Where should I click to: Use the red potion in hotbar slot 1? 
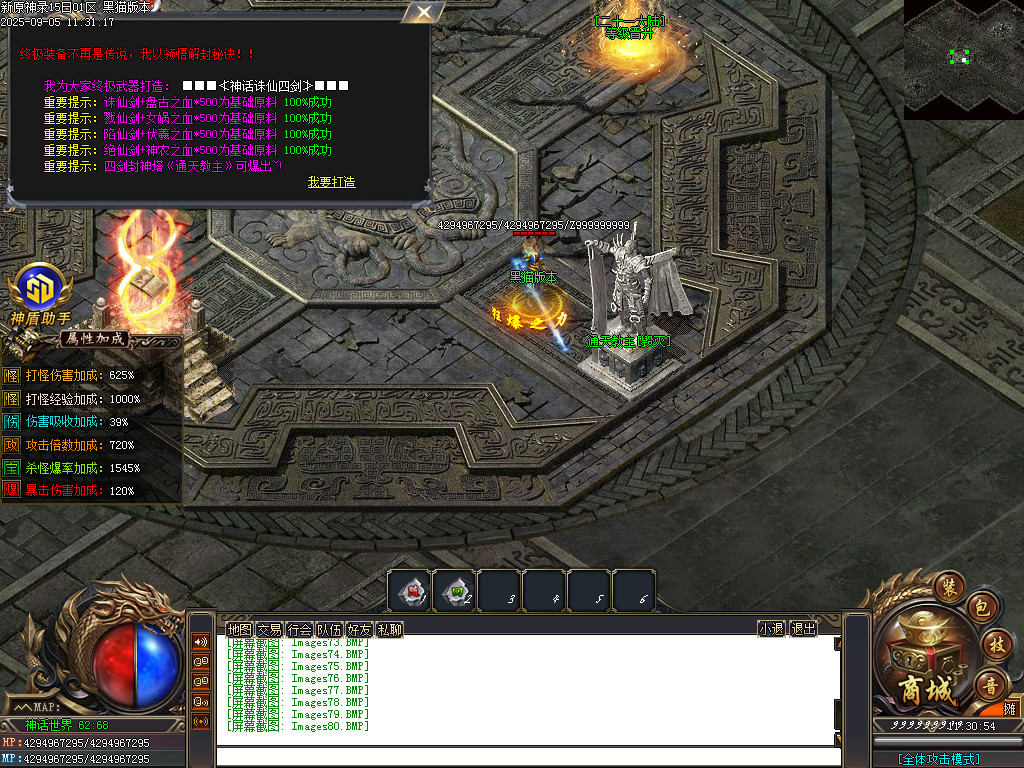tap(410, 590)
